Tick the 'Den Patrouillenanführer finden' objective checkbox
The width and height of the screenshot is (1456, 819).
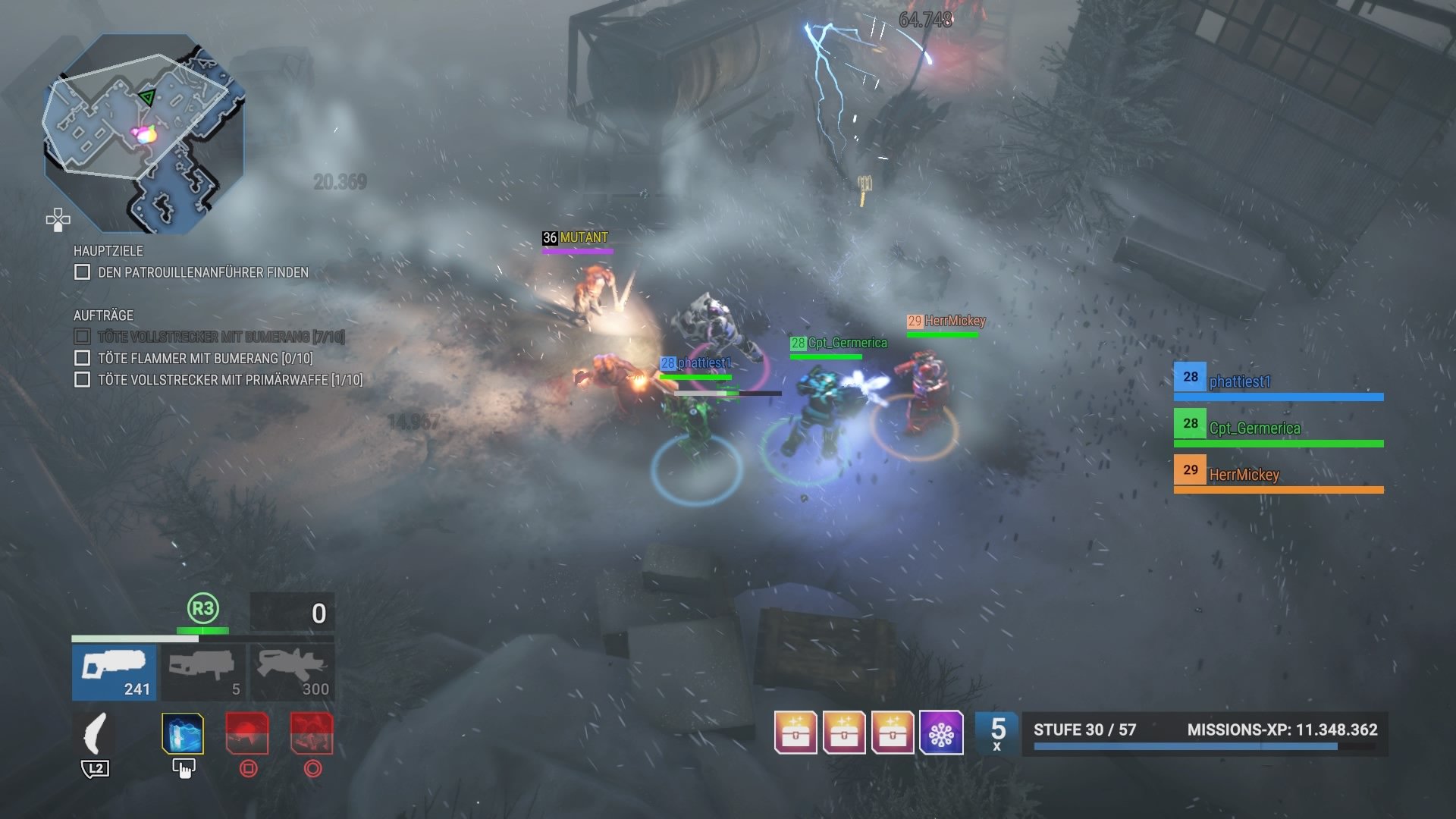coord(83,272)
